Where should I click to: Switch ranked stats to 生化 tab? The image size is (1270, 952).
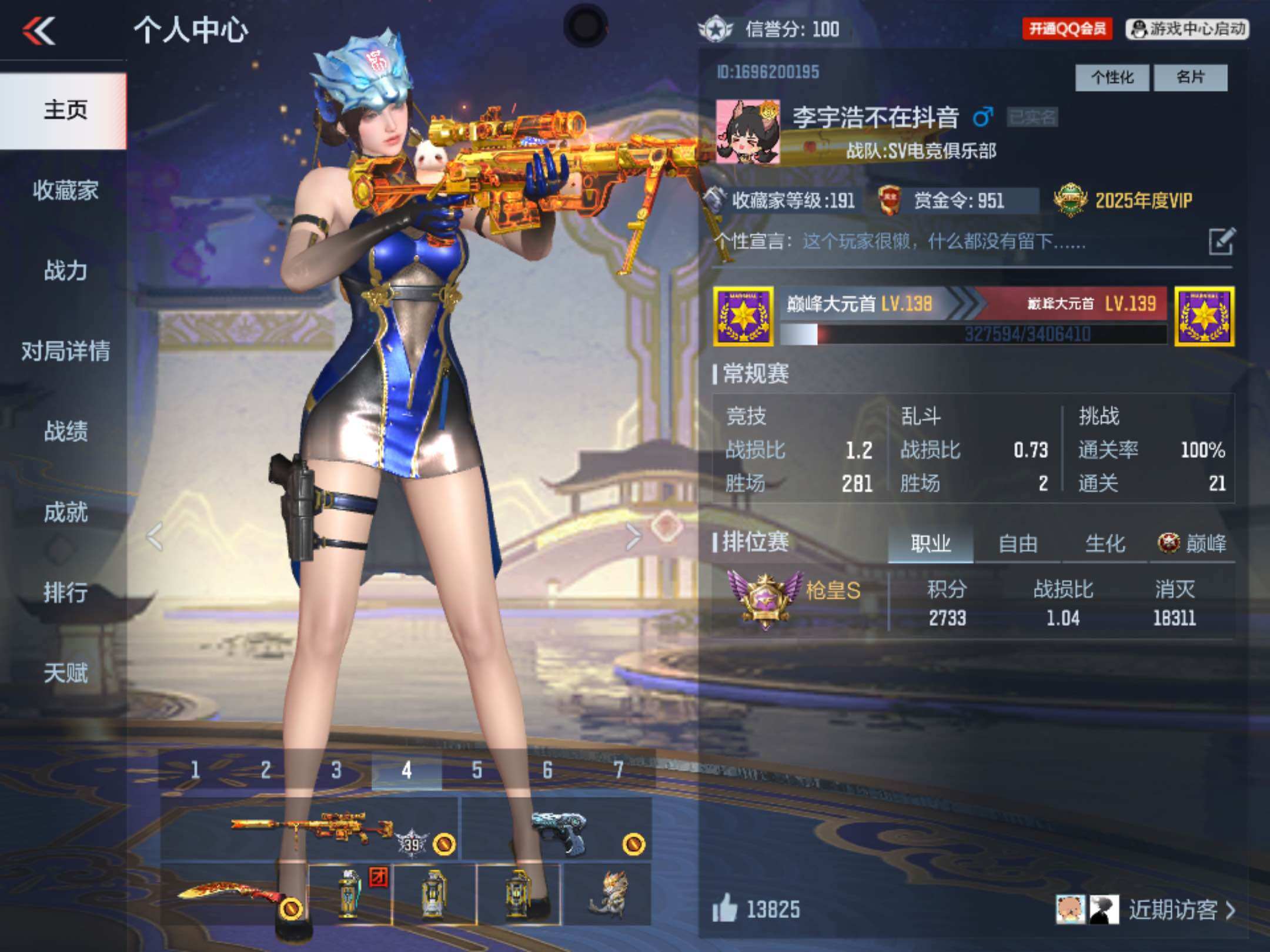coord(1105,544)
